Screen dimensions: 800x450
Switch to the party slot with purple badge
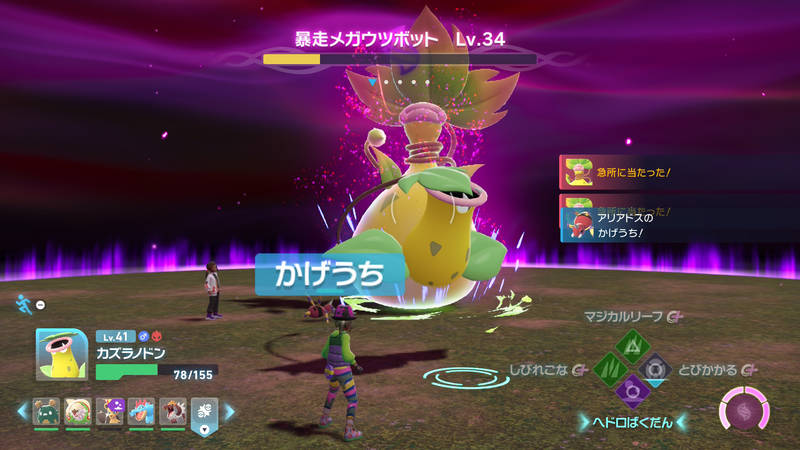(x=109, y=411)
